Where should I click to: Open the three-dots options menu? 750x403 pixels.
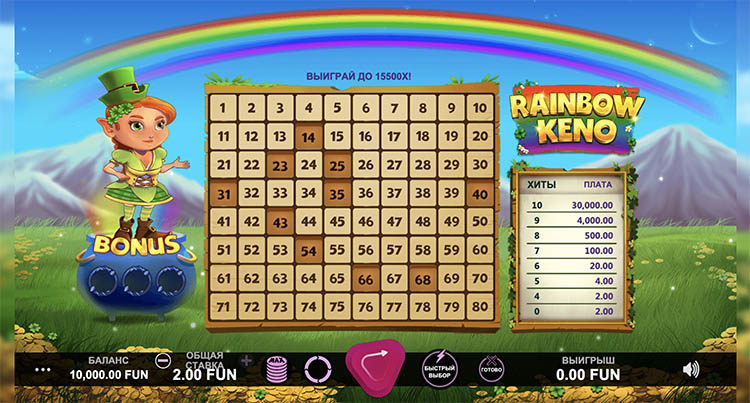click(42, 369)
